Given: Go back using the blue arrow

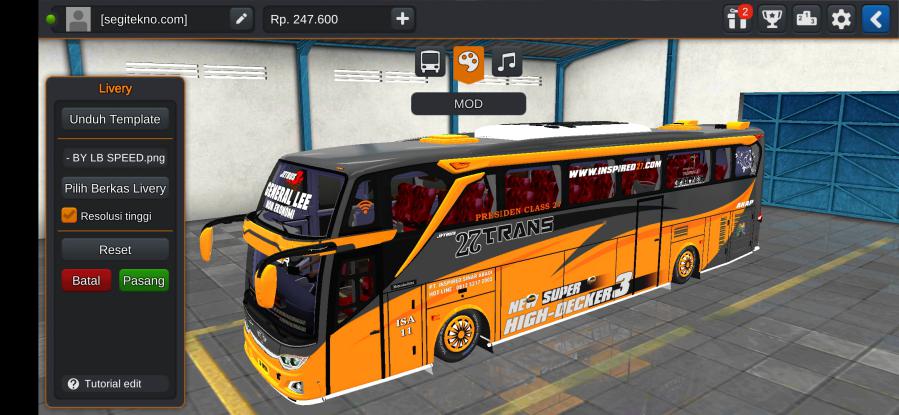Looking at the screenshot, I should [875, 18].
